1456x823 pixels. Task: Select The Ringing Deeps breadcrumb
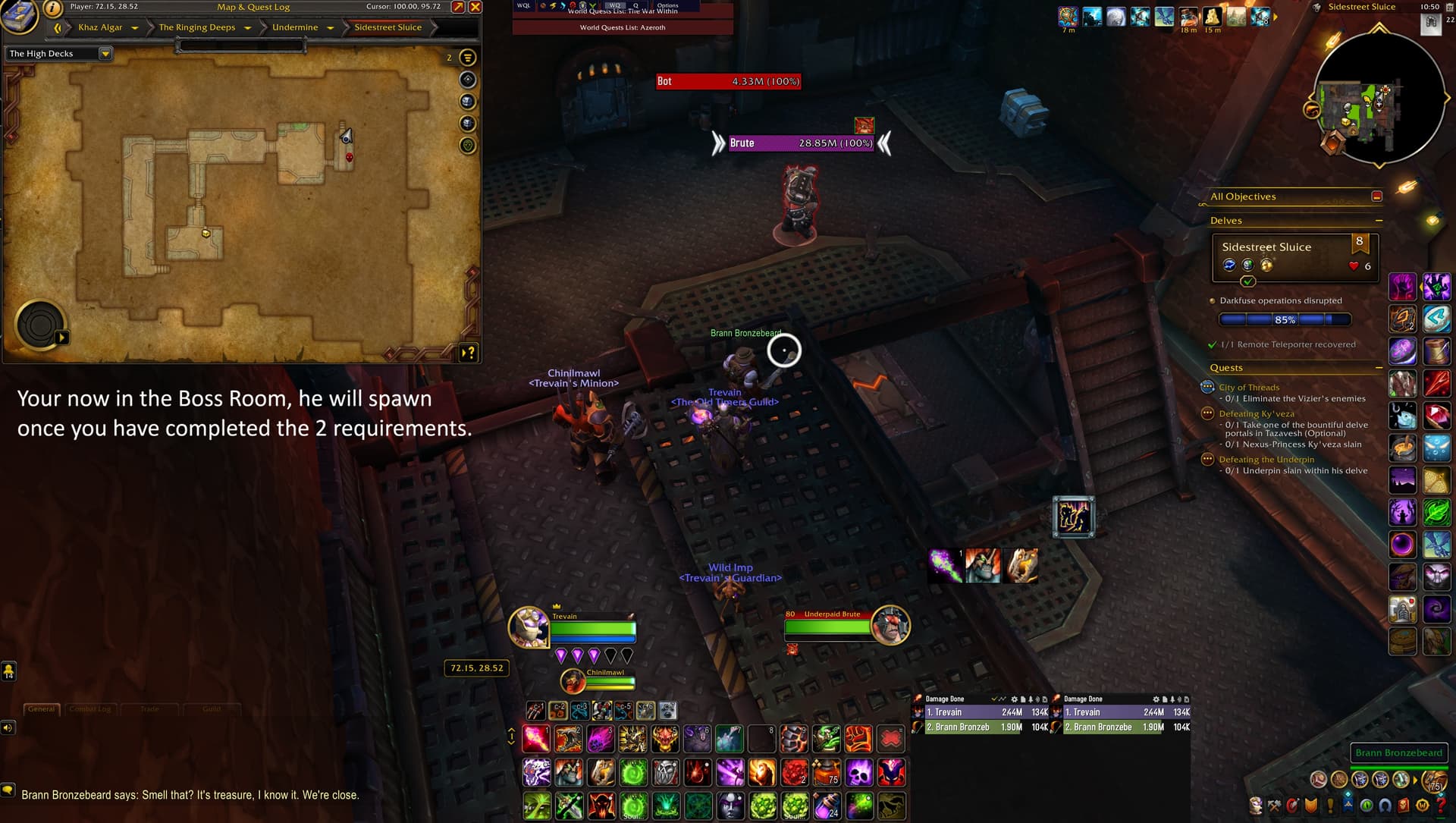[x=197, y=27]
